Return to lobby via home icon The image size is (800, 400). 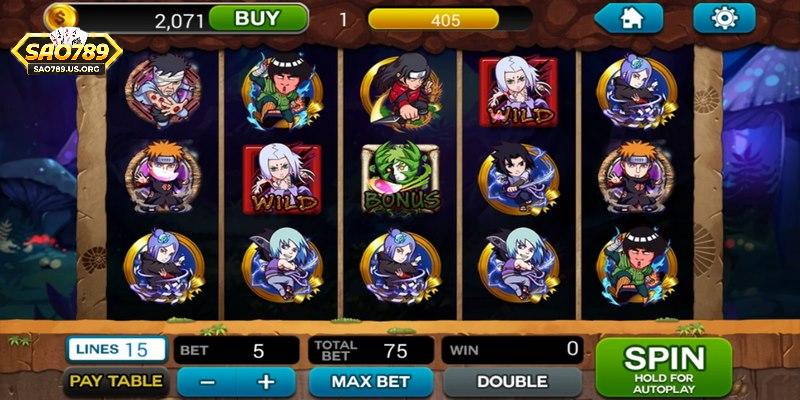pyautogui.click(x=629, y=17)
